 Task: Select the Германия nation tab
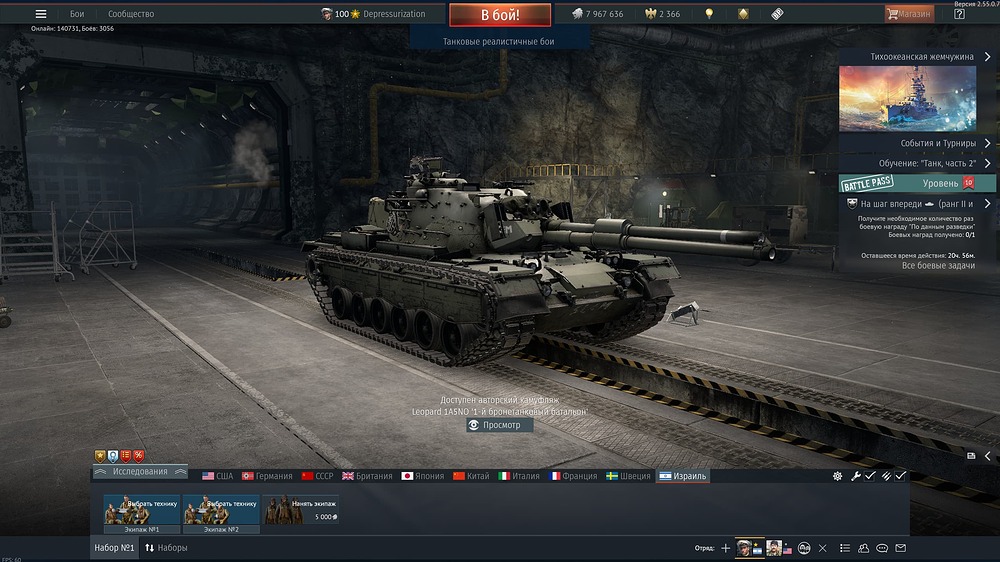point(266,476)
